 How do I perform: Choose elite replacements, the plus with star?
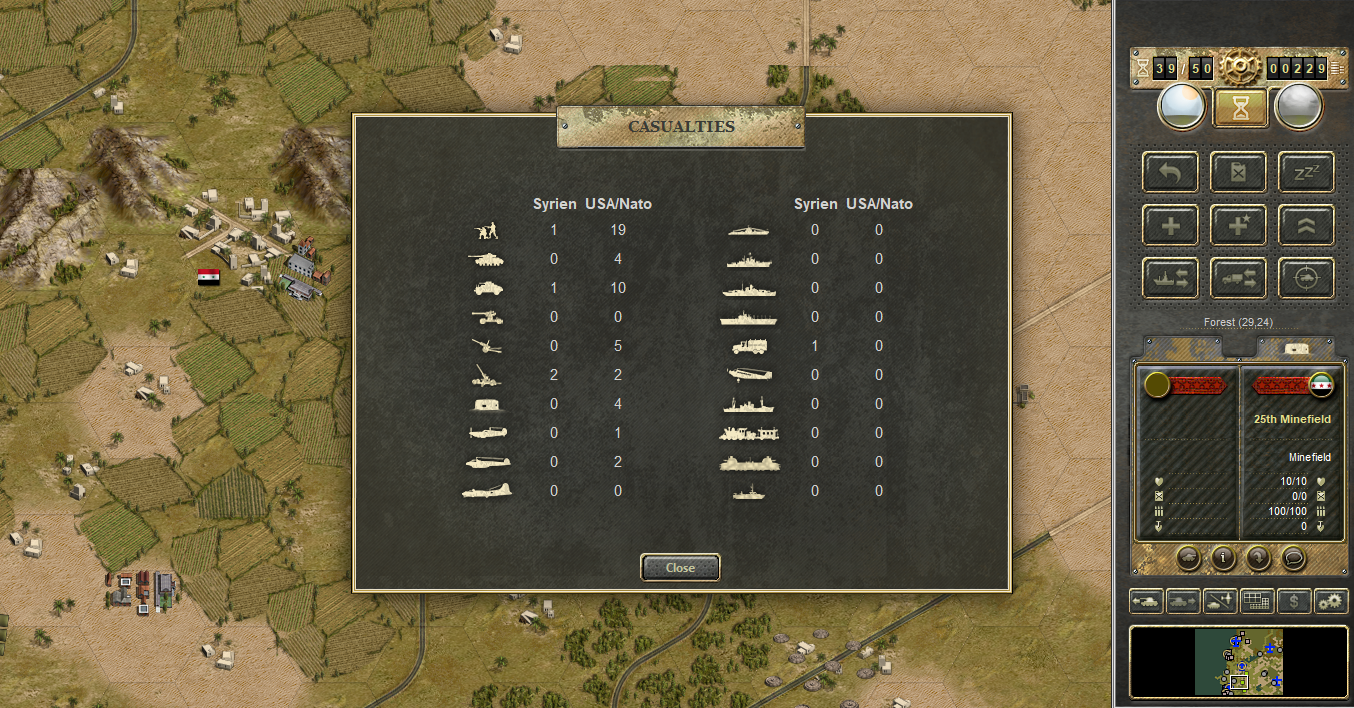pyautogui.click(x=1238, y=225)
